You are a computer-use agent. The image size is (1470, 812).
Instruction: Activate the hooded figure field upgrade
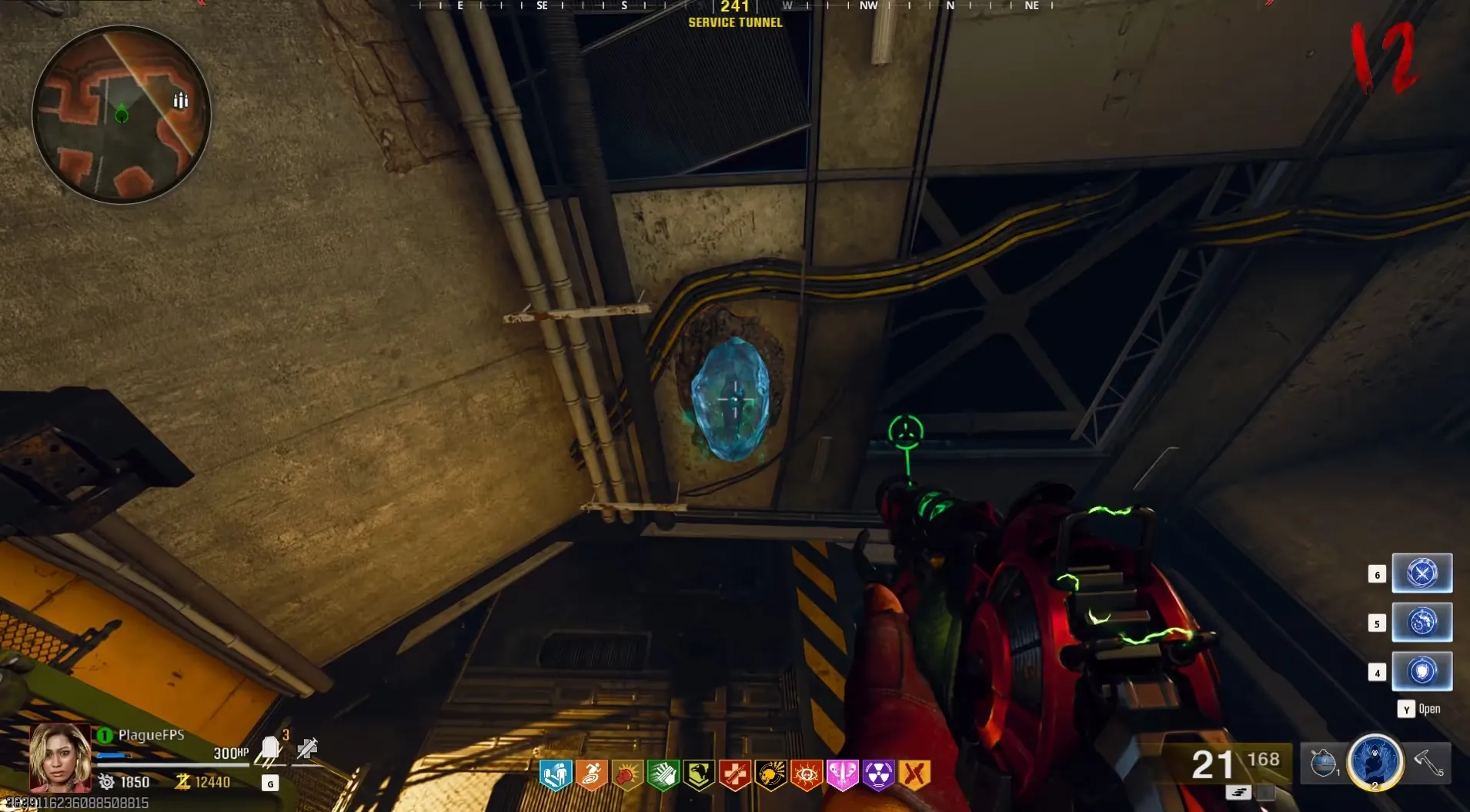coord(1375,761)
